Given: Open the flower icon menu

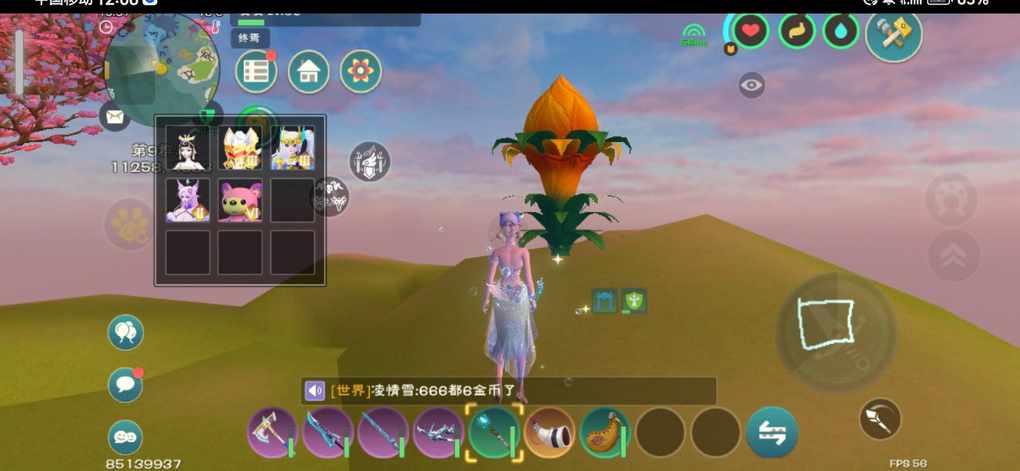Looking at the screenshot, I should click(x=361, y=72).
